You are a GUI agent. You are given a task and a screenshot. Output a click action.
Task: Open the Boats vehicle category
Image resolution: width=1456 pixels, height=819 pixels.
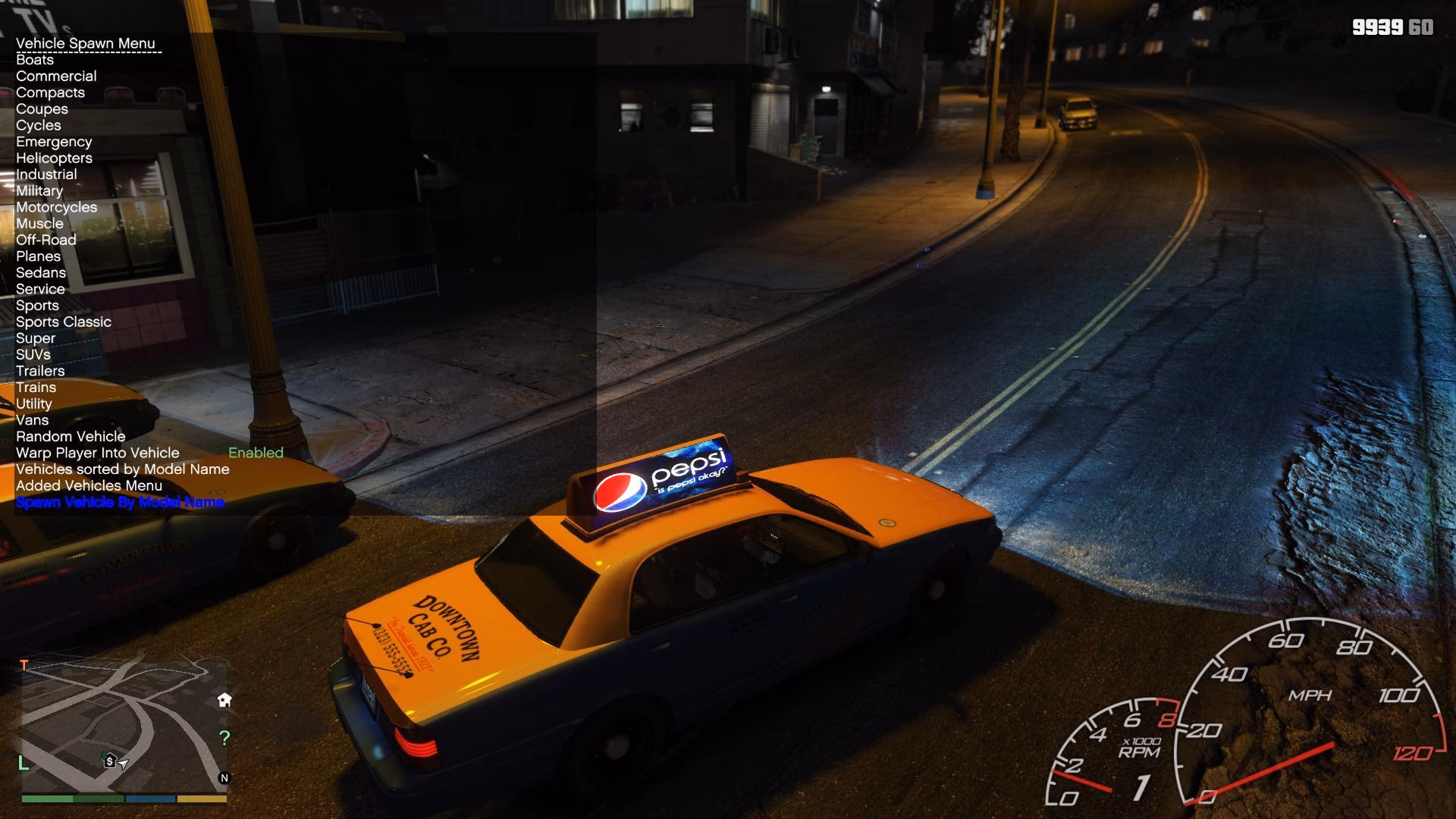(x=35, y=59)
